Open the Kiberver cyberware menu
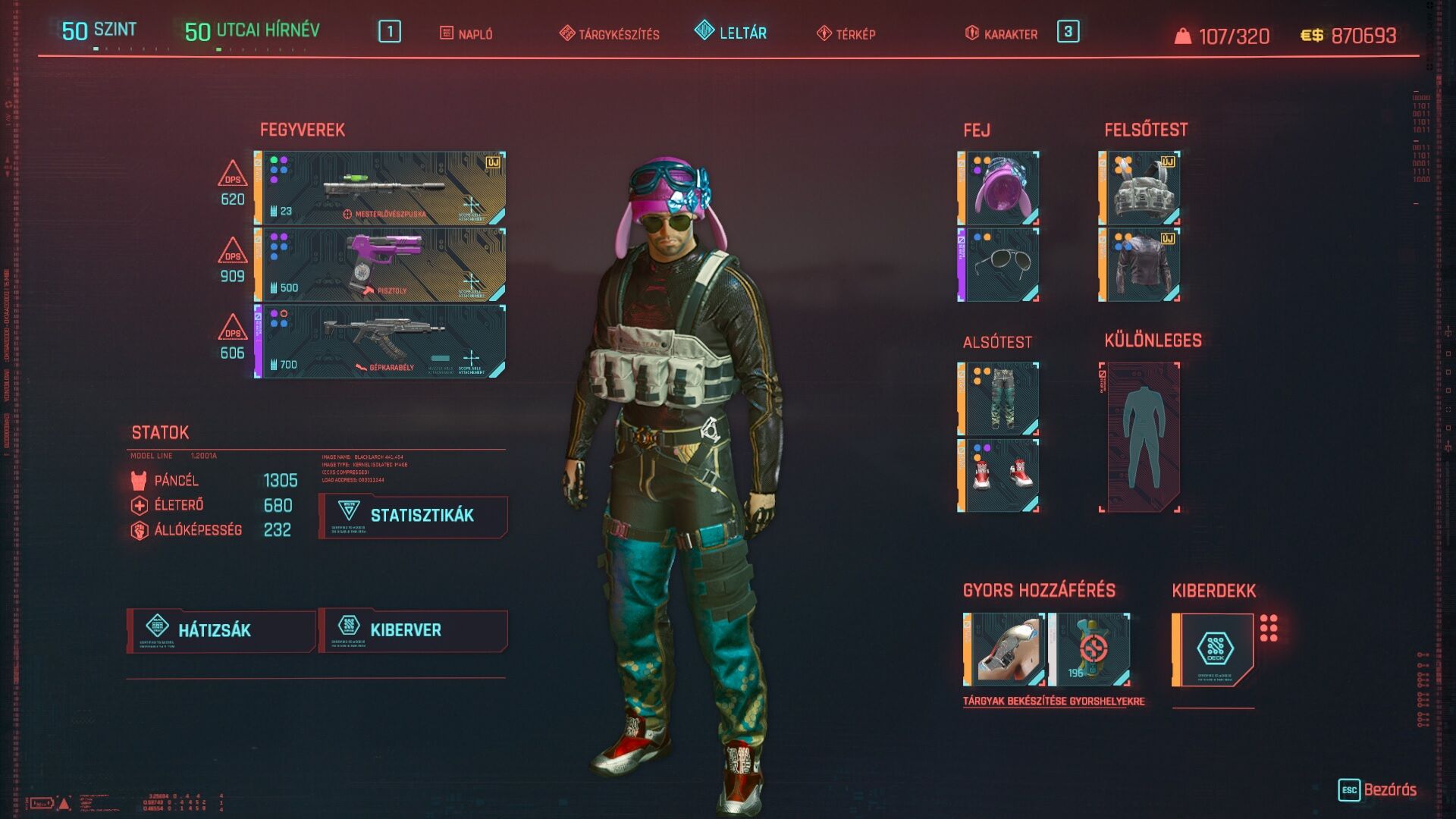This screenshot has height=819, width=1456. (x=413, y=630)
